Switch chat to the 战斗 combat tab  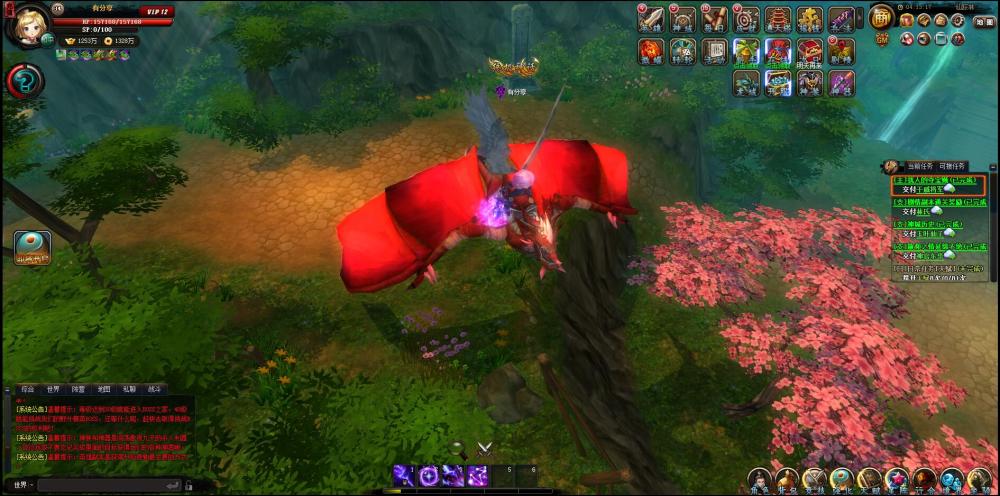[x=155, y=389]
